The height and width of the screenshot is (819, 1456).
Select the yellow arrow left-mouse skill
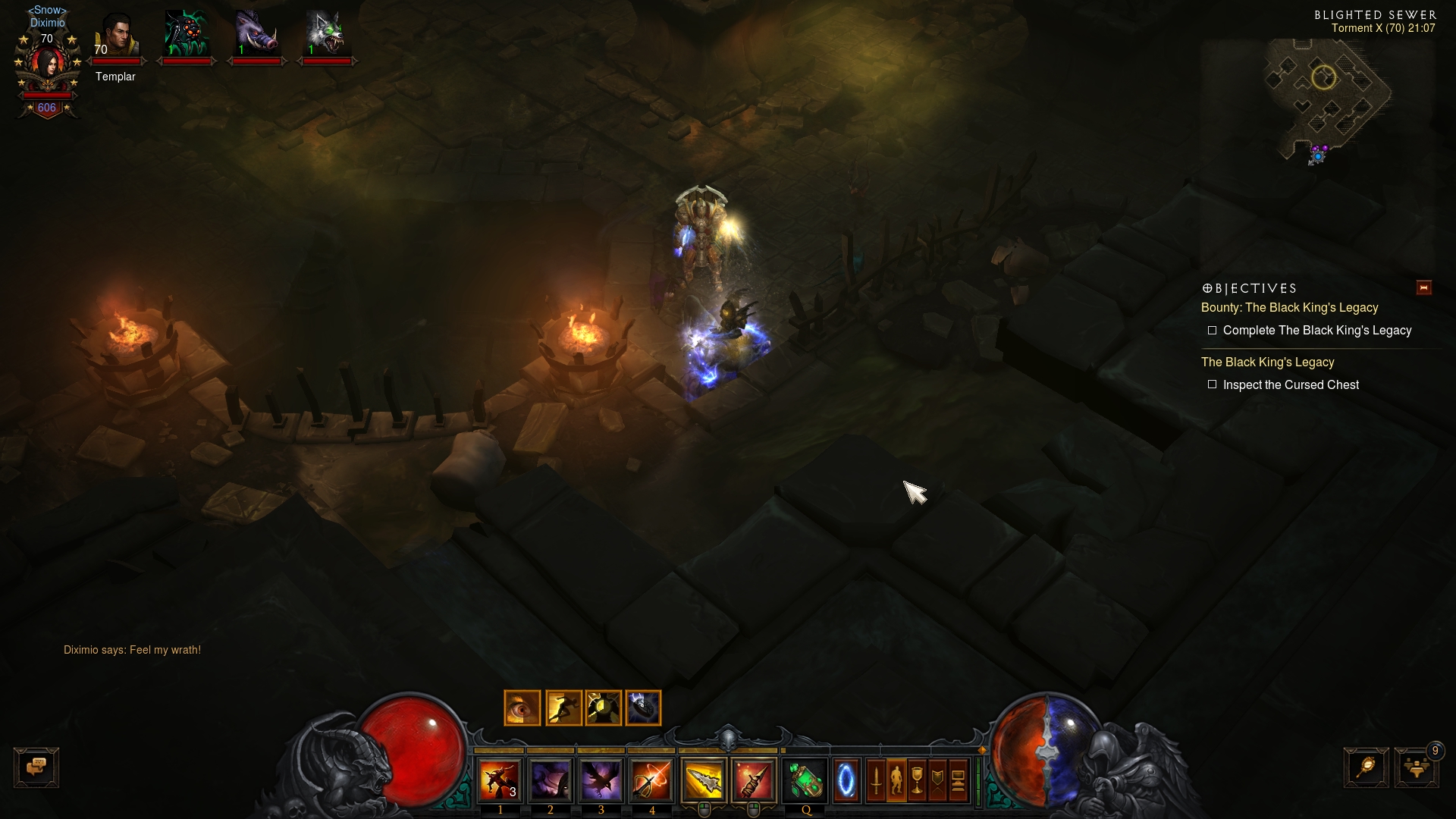point(704,780)
